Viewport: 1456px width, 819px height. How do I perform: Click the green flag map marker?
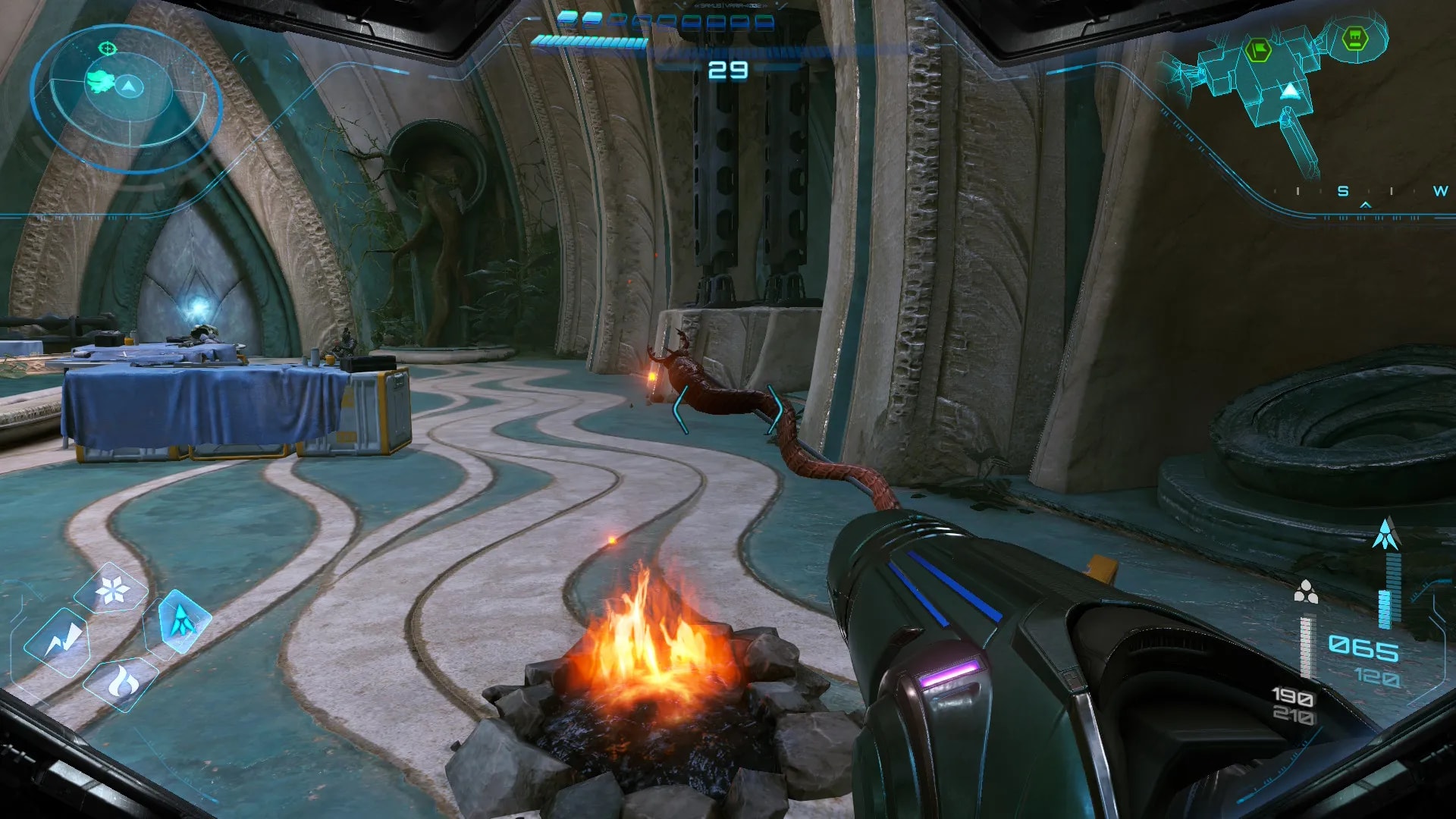click(1258, 52)
